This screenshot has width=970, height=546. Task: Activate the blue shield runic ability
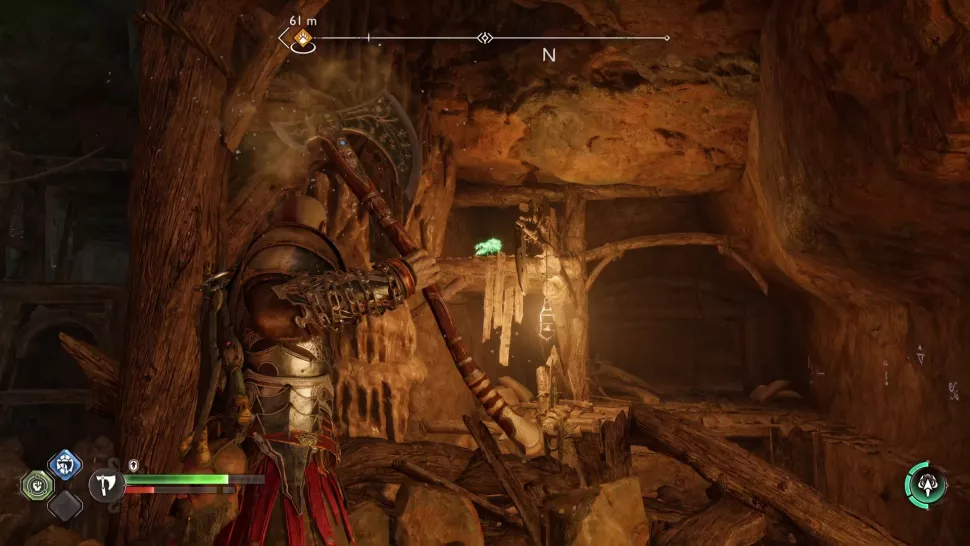pyautogui.click(x=64, y=465)
